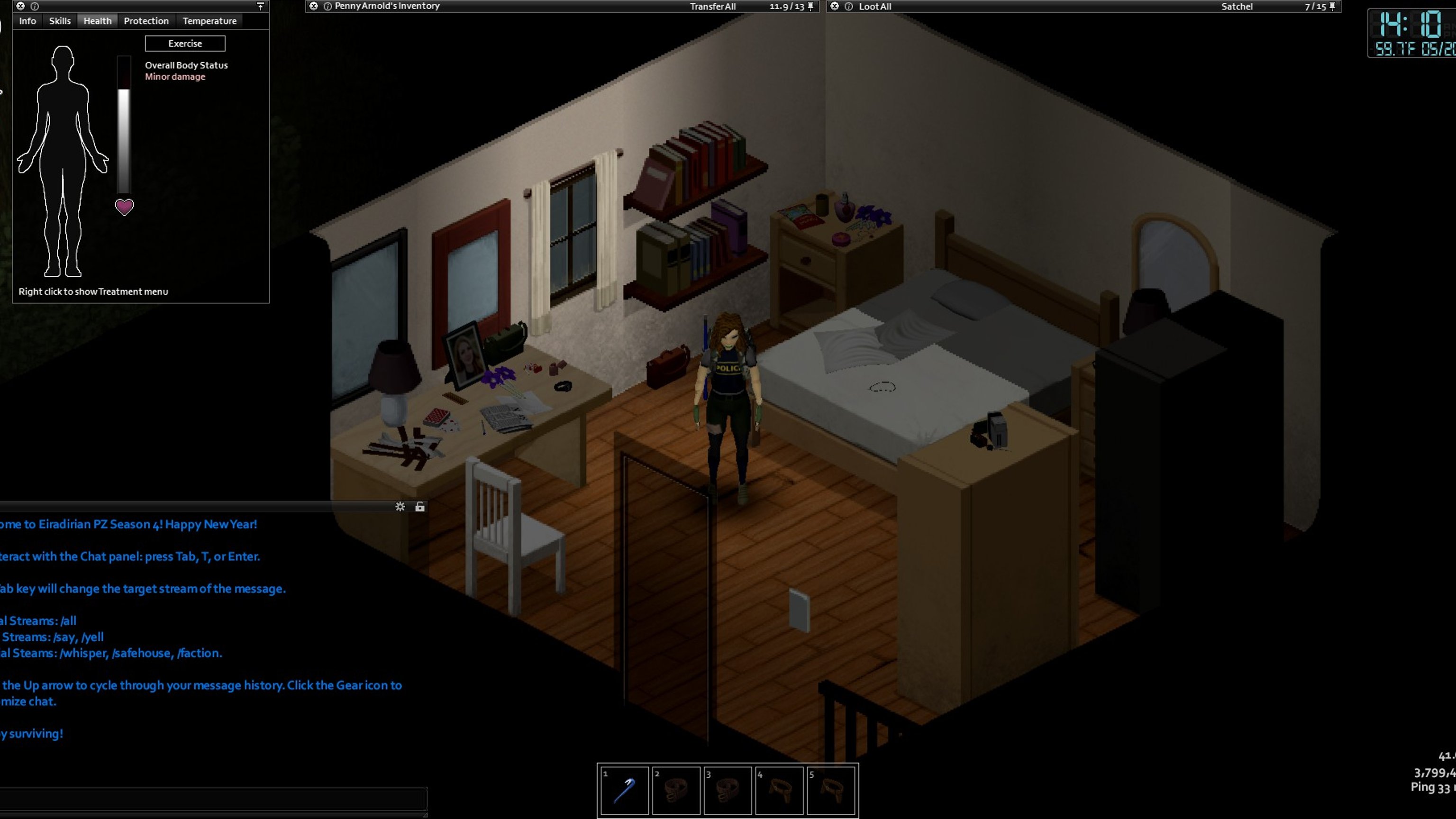Show info for Penny Arnold's inventory window
This screenshot has width=1456, height=819.
coord(327,6)
